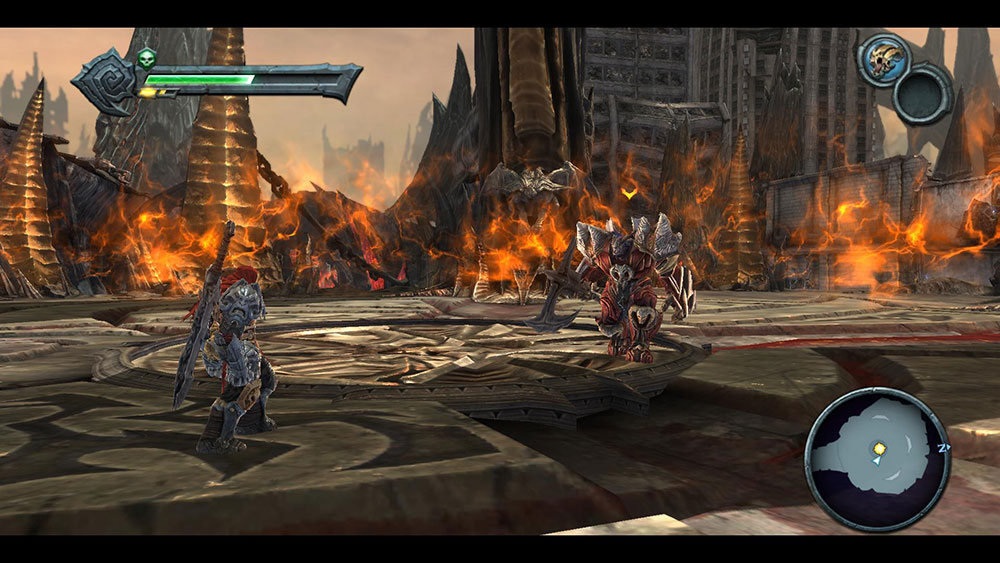
Task: Click the yellow player marker on minimap
Action: coord(879,450)
